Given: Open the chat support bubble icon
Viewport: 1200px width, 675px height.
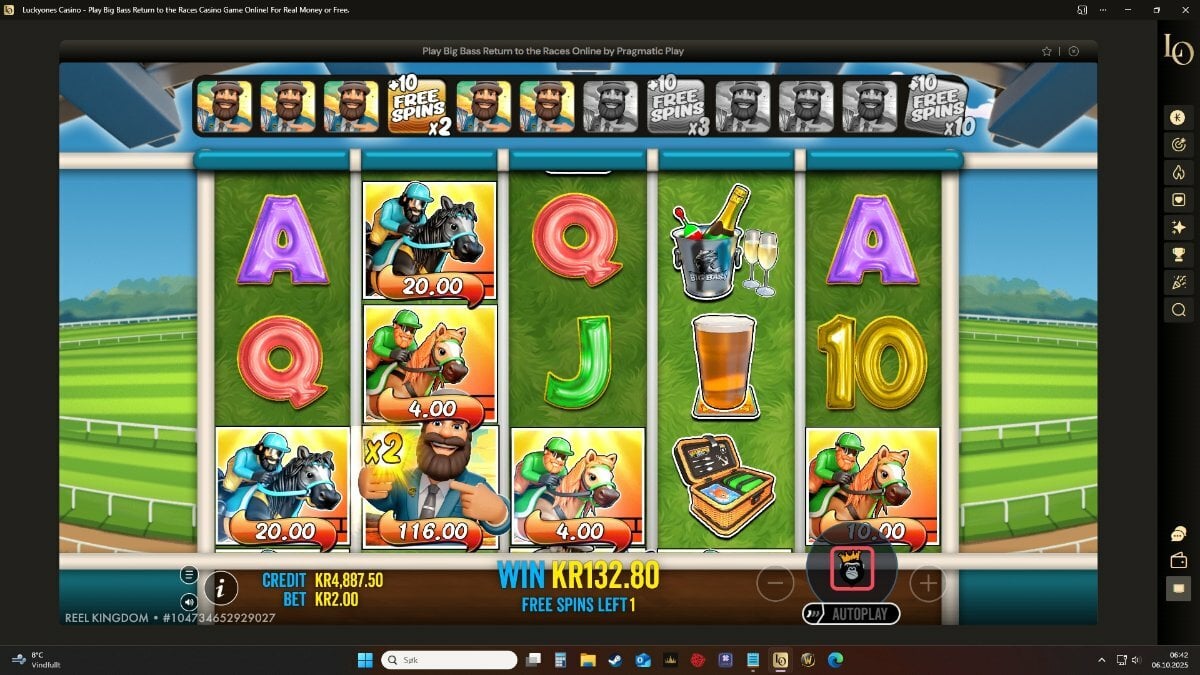Looking at the screenshot, I should click(x=1178, y=534).
